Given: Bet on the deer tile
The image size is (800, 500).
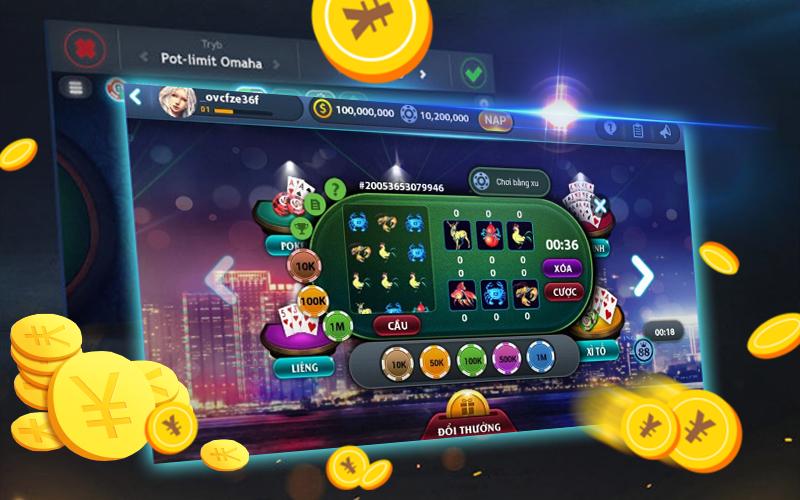Looking at the screenshot, I should 458,236.
